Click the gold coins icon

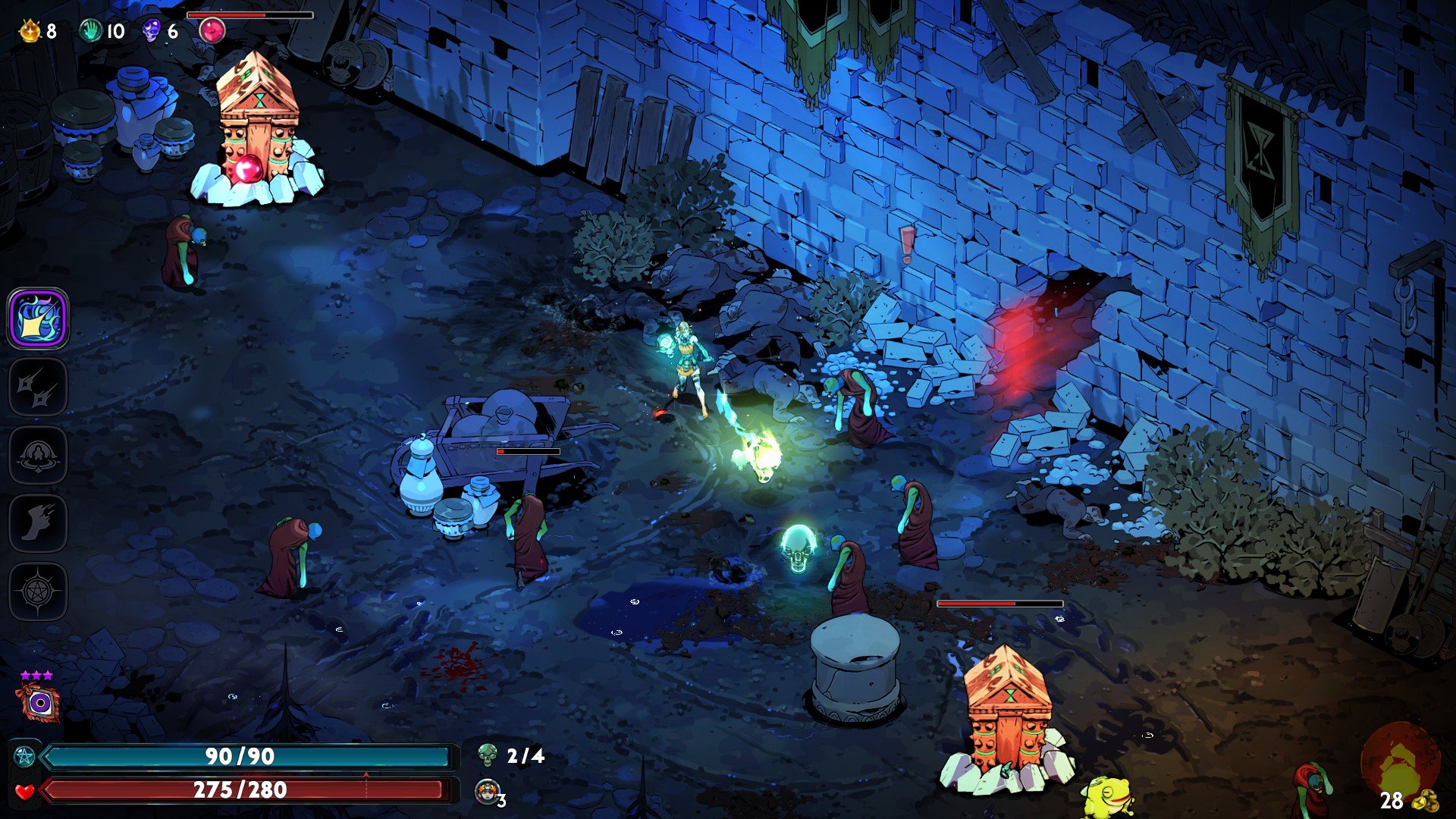(1427, 800)
